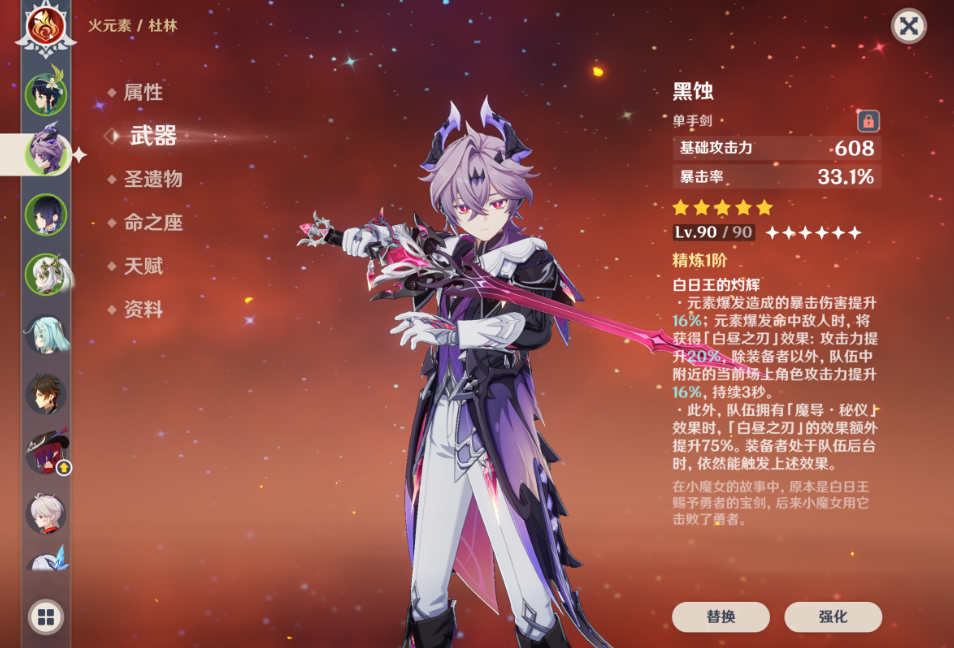Select the Nahida portrait with white hair
The width and height of the screenshot is (954, 648).
[x=46, y=273]
